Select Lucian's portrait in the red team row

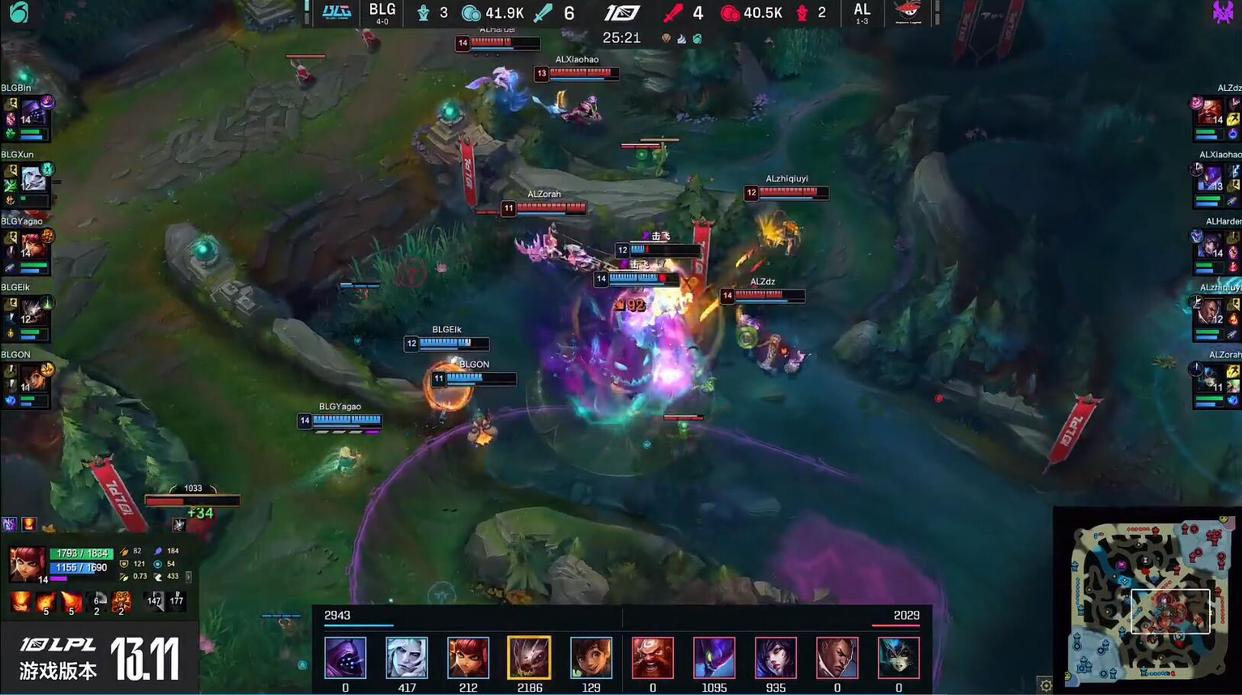click(x=837, y=658)
